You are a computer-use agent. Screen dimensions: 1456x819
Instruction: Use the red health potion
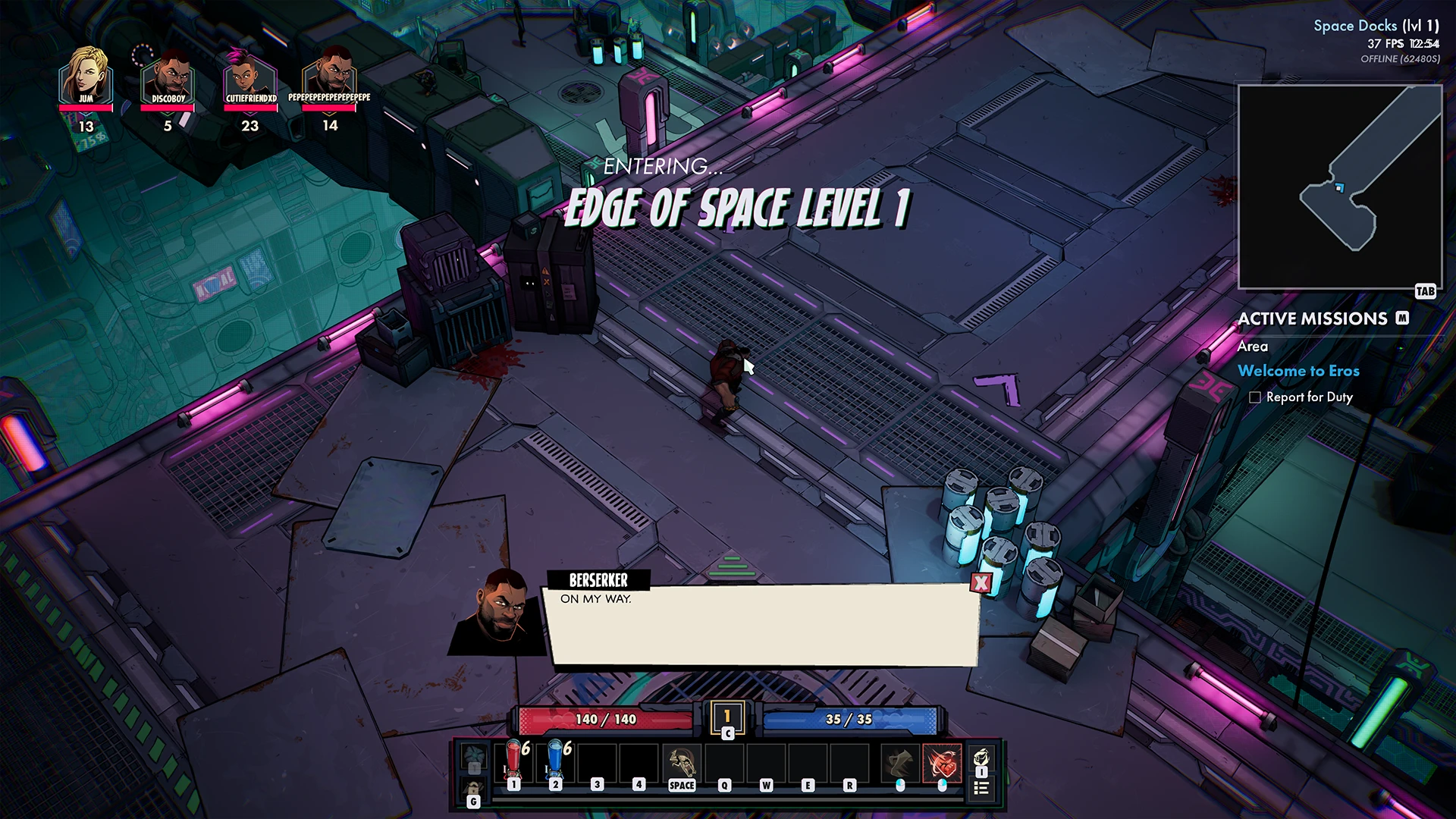[x=514, y=761]
